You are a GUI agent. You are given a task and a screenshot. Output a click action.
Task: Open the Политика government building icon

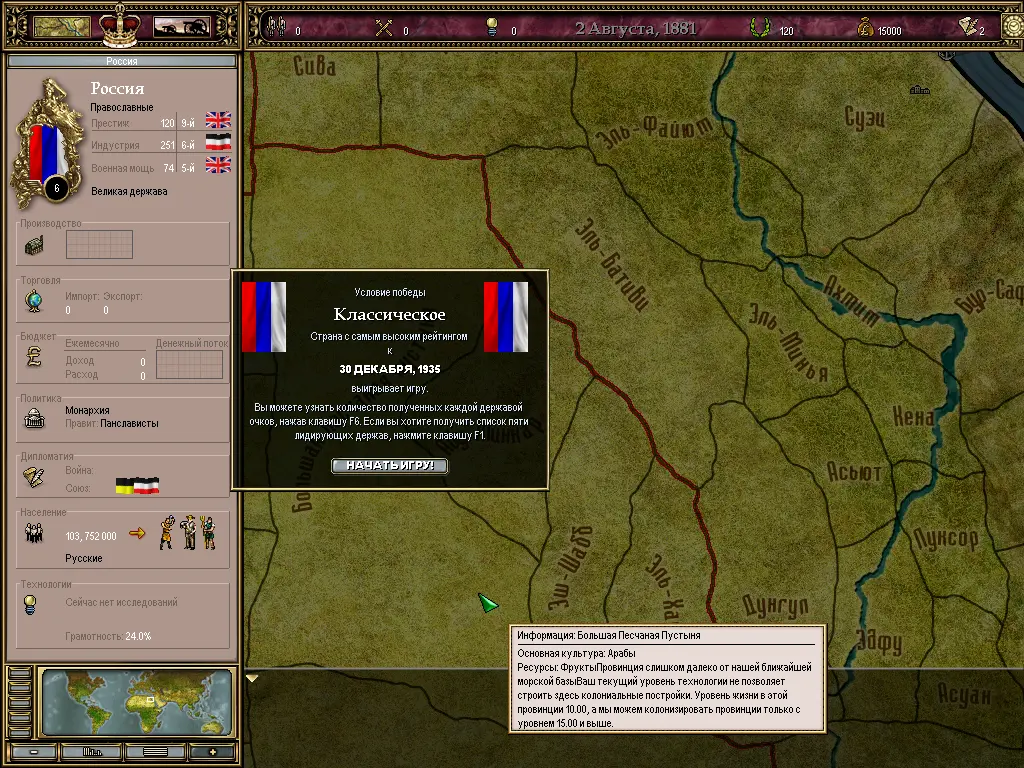[x=34, y=419]
